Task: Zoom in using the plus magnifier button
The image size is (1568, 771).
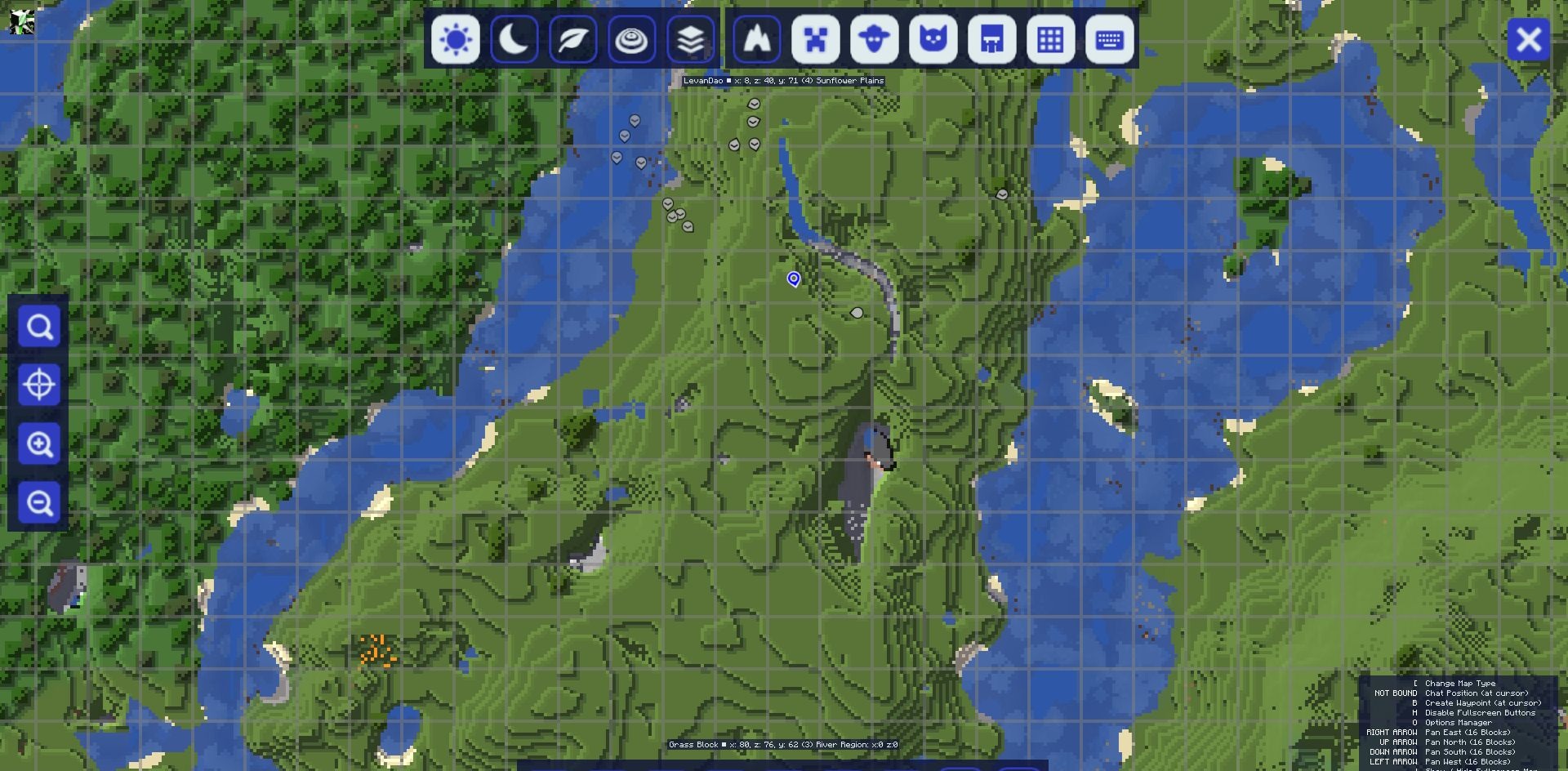Action: [39, 443]
